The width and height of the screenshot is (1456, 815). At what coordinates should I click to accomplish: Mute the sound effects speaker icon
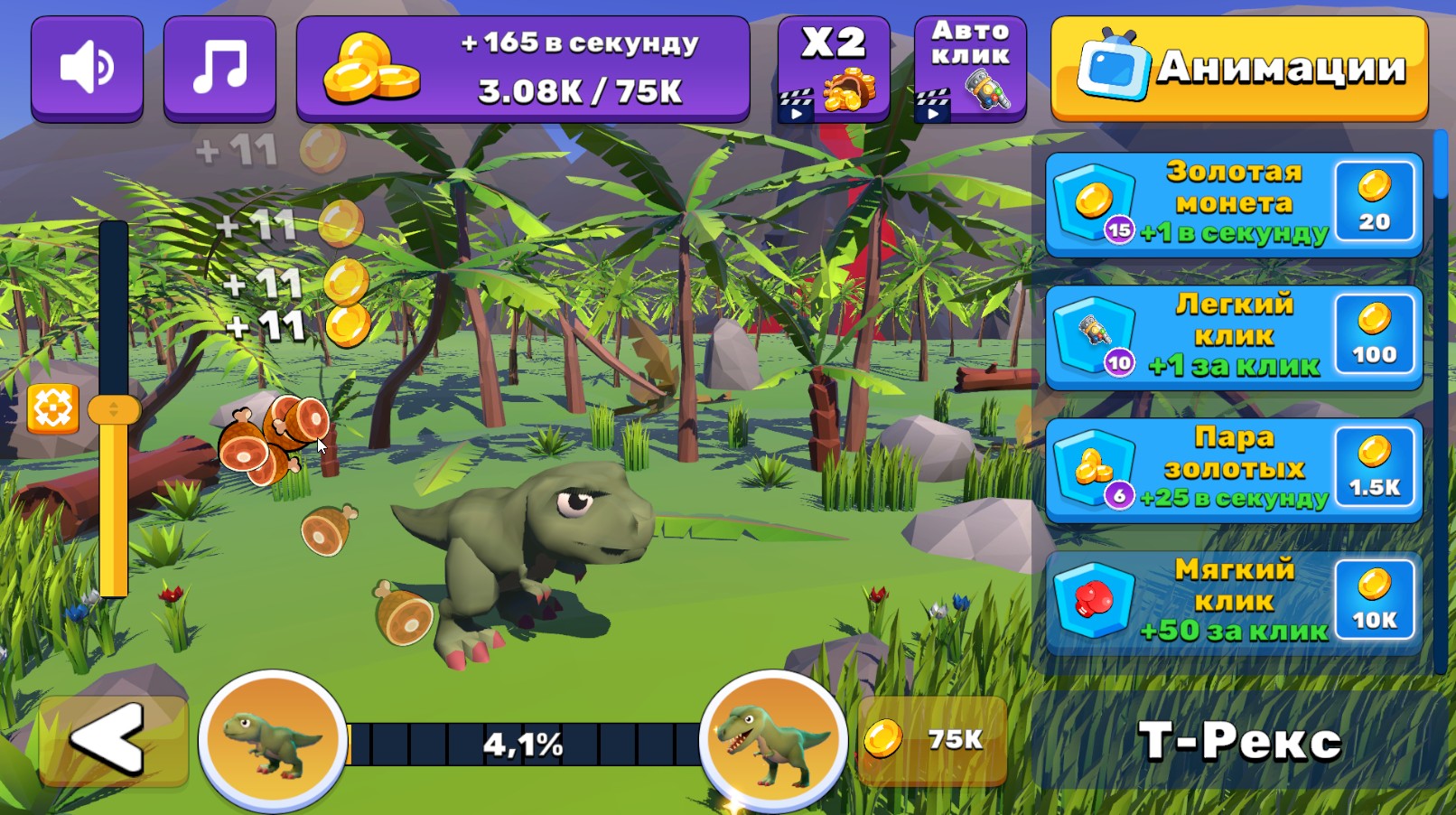(x=87, y=66)
